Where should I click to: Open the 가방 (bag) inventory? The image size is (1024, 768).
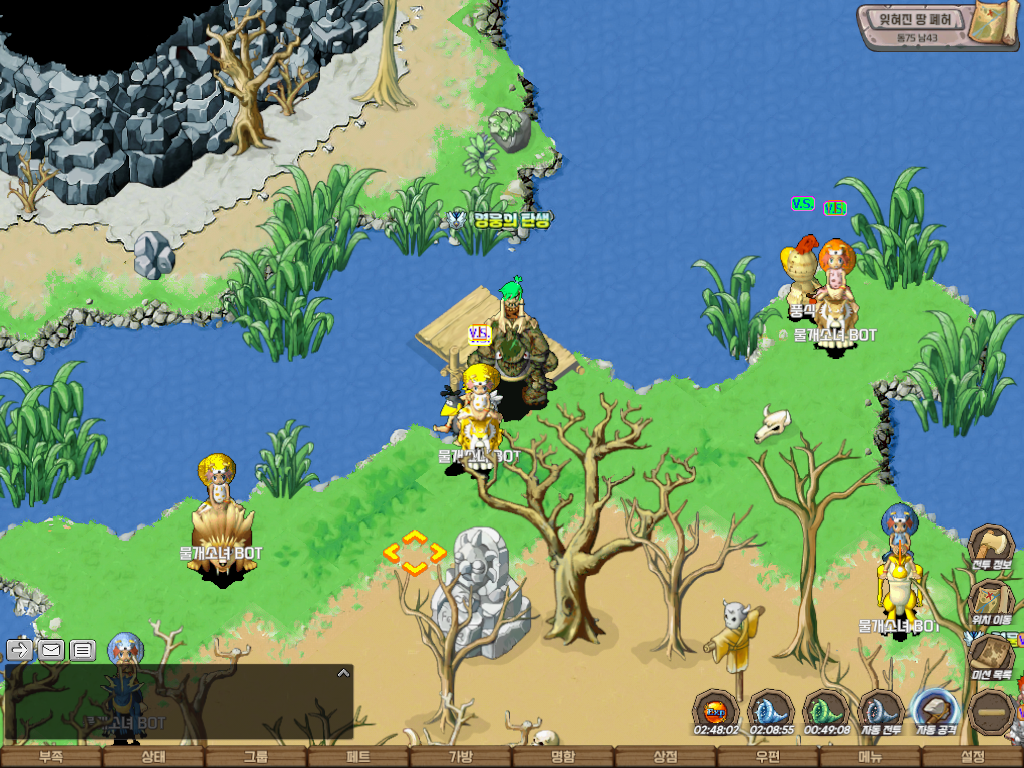coord(461,757)
